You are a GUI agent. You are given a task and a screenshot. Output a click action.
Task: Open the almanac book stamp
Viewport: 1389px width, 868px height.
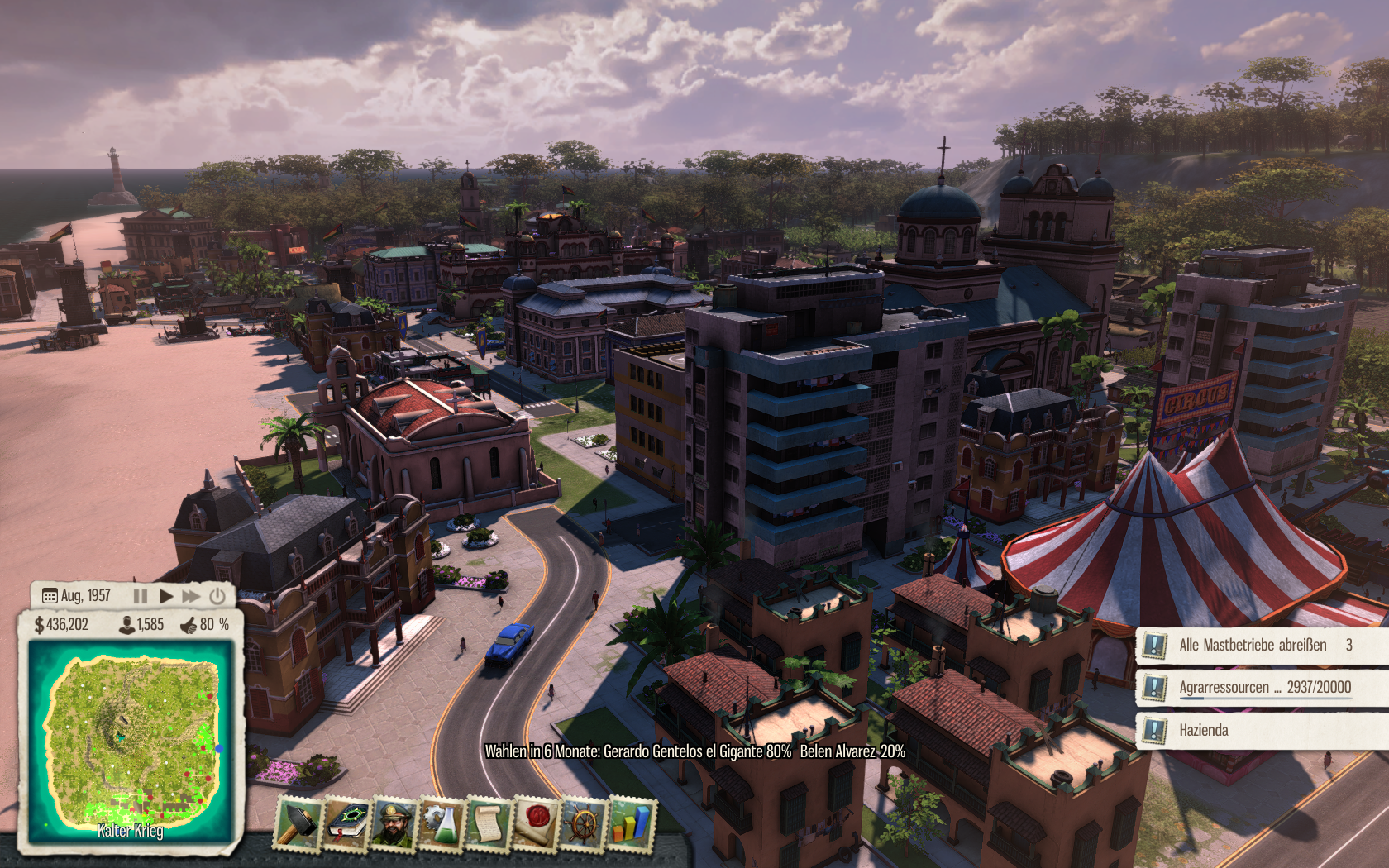(x=346, y=823)
